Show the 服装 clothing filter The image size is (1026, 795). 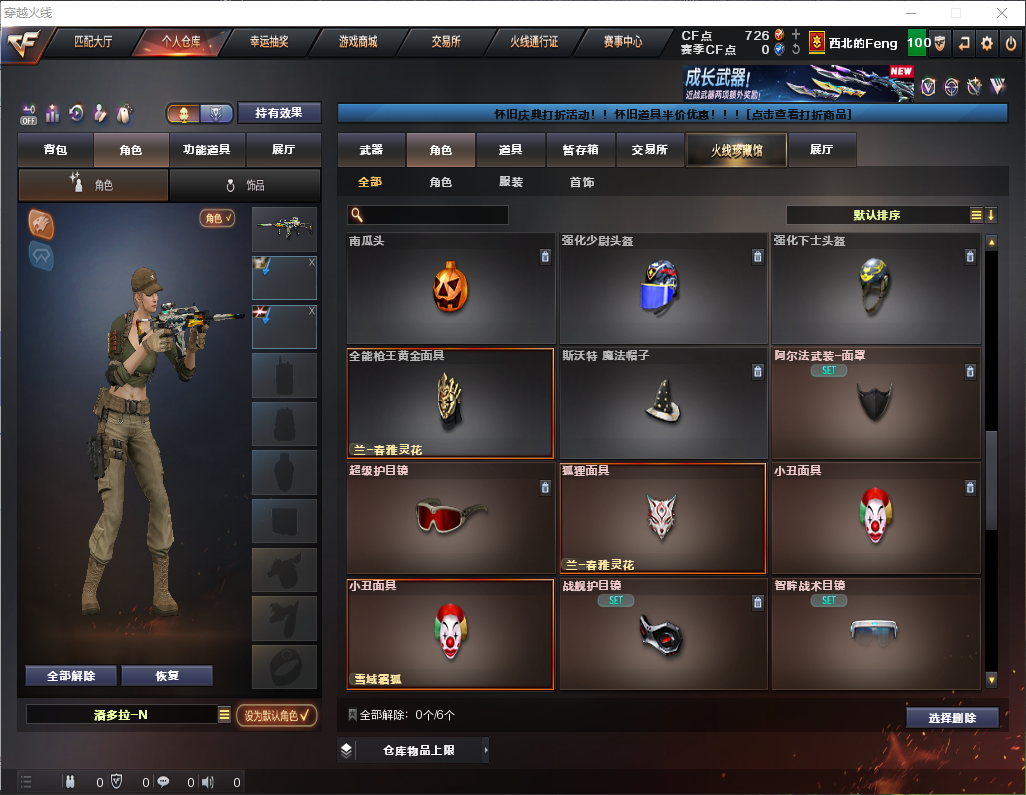click(511, 182)
